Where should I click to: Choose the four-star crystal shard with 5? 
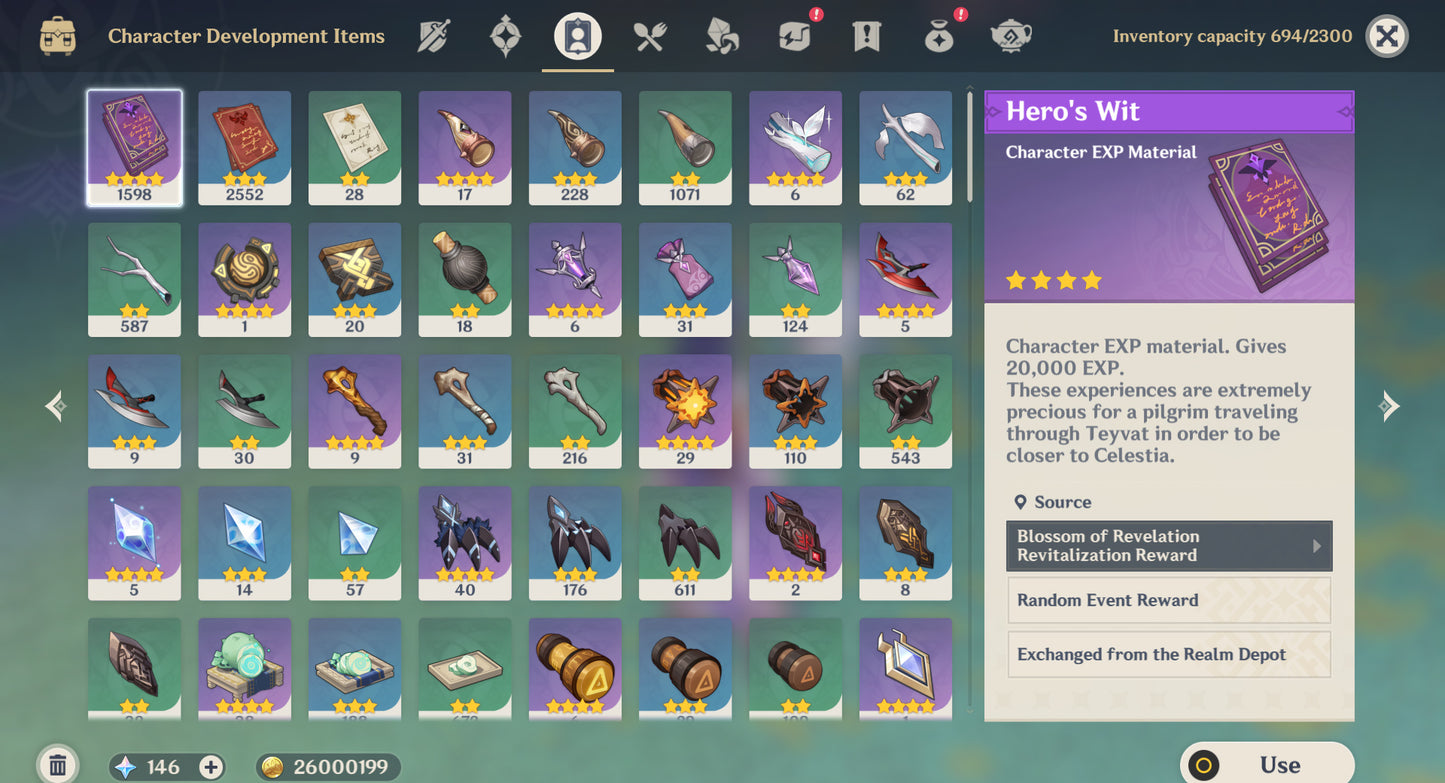pyautogui.click(x=134, y=543)
